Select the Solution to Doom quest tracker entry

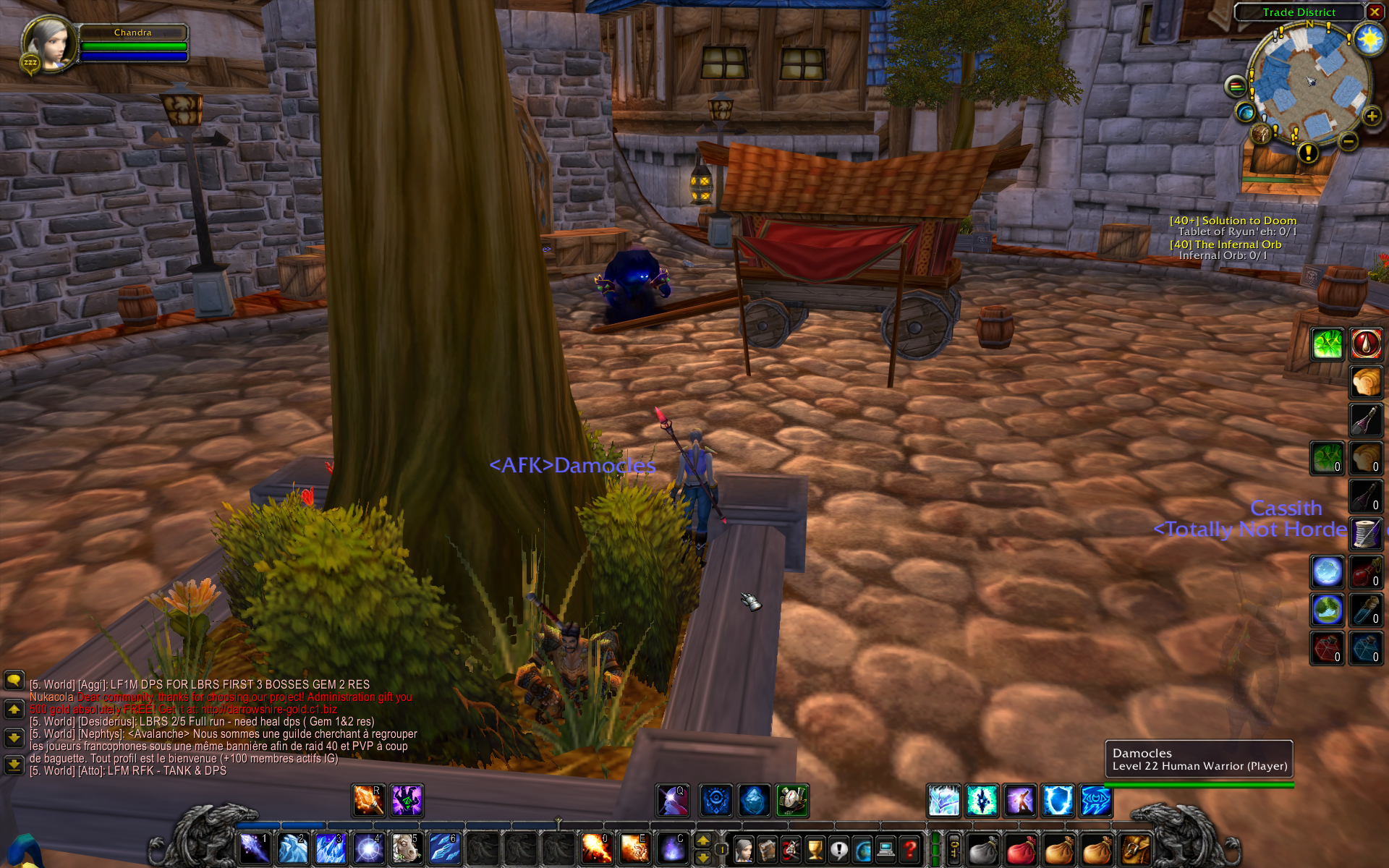(1233, 221)
